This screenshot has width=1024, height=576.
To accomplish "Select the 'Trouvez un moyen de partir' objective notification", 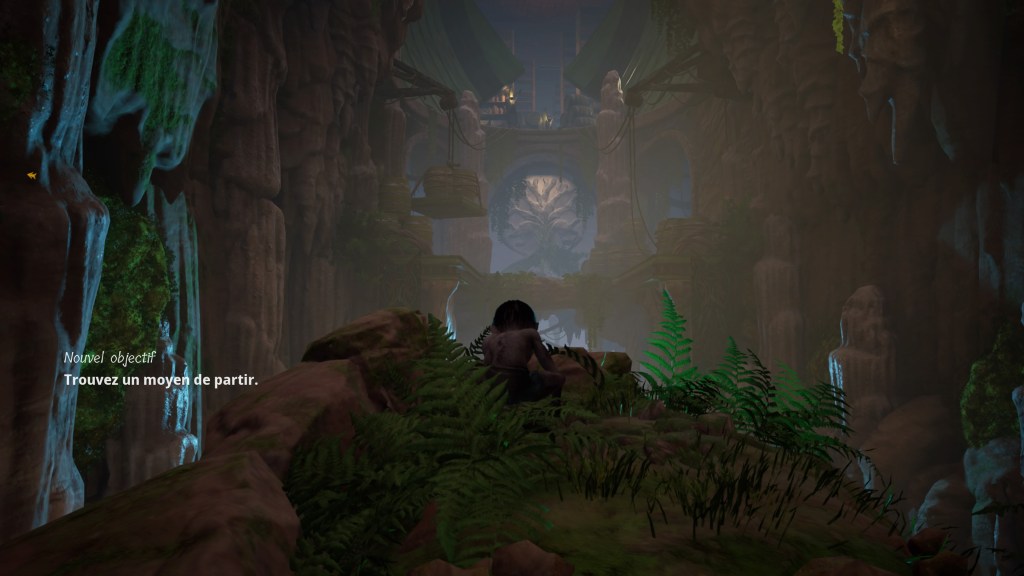I will coord(160,380).
